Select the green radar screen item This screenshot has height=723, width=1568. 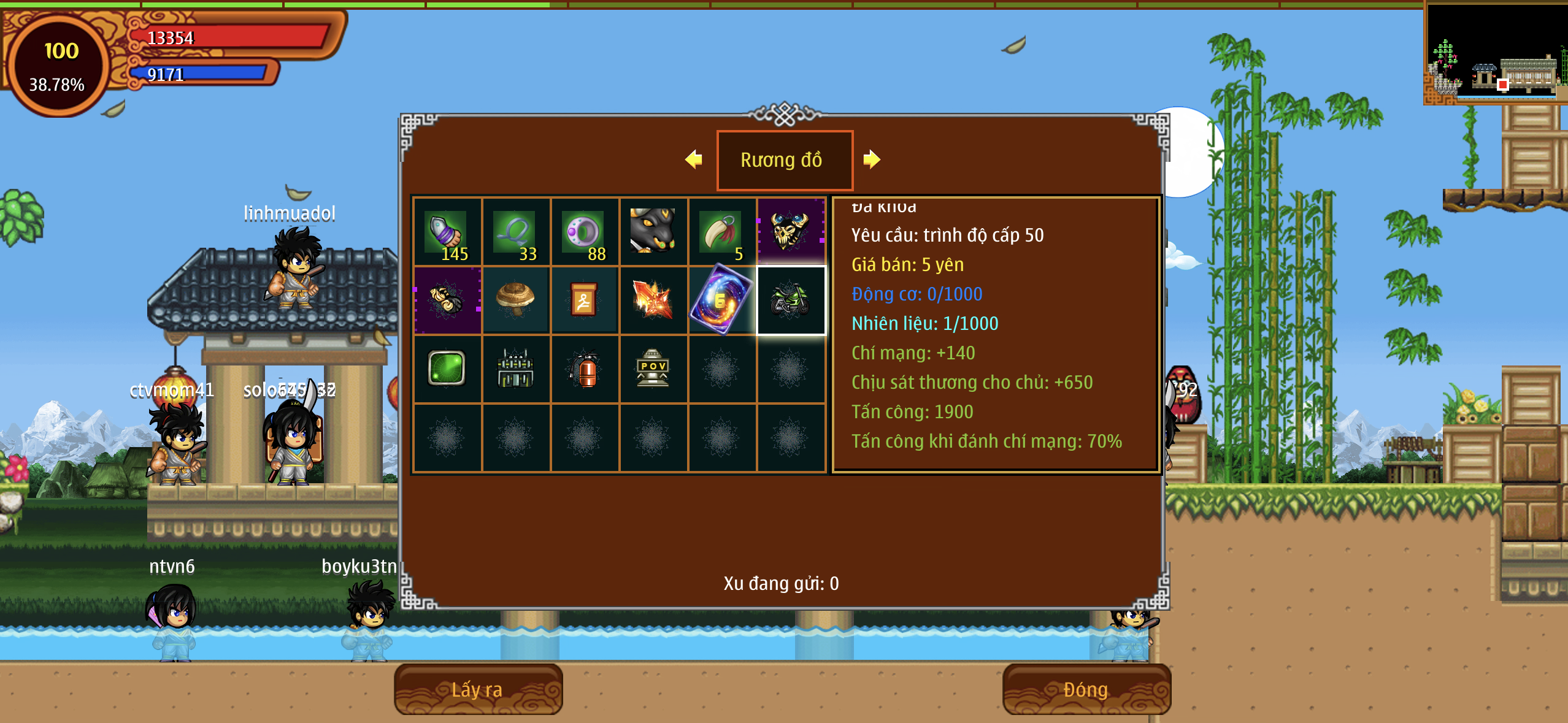[447, 369]
